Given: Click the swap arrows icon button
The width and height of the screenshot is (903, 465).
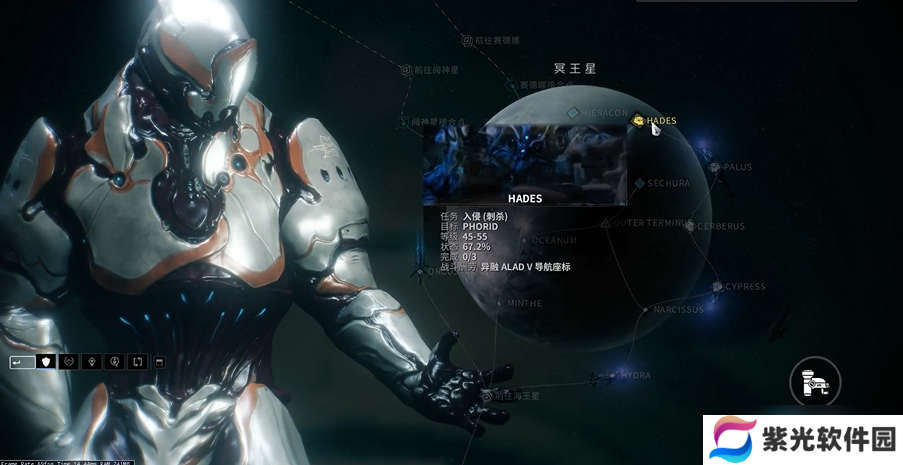Looking at the screenshot, I should click(x=137, y=361).
